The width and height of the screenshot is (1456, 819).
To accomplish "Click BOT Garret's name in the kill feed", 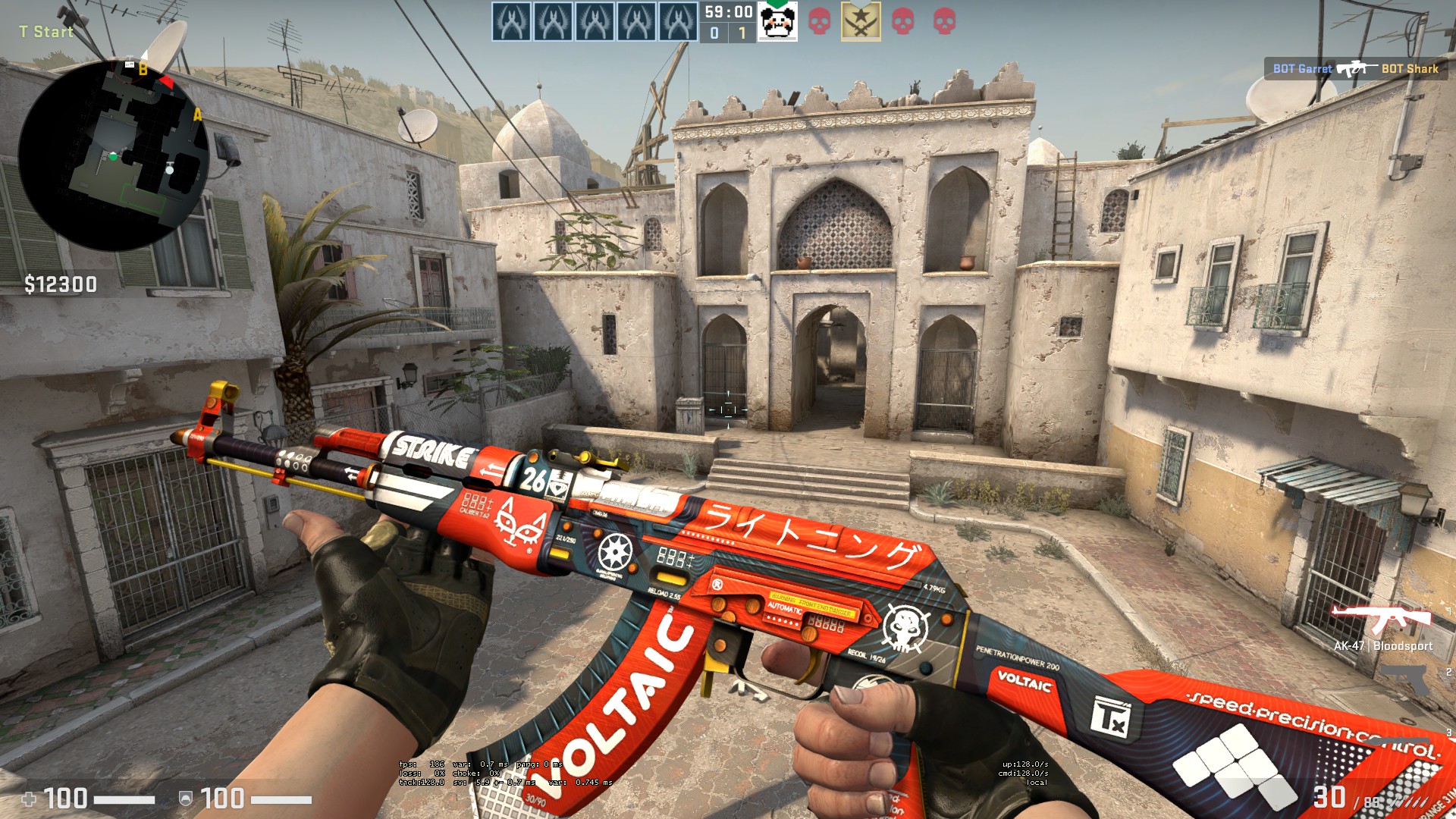I will click(x=1301, y=69).
